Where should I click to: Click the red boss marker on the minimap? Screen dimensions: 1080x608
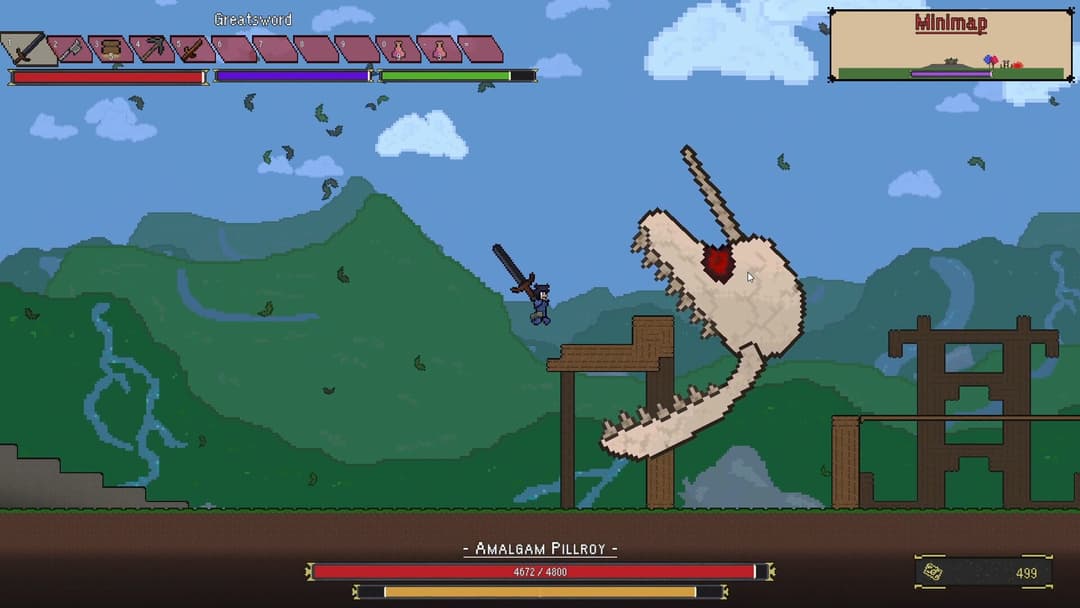(x=1016, y=65)
